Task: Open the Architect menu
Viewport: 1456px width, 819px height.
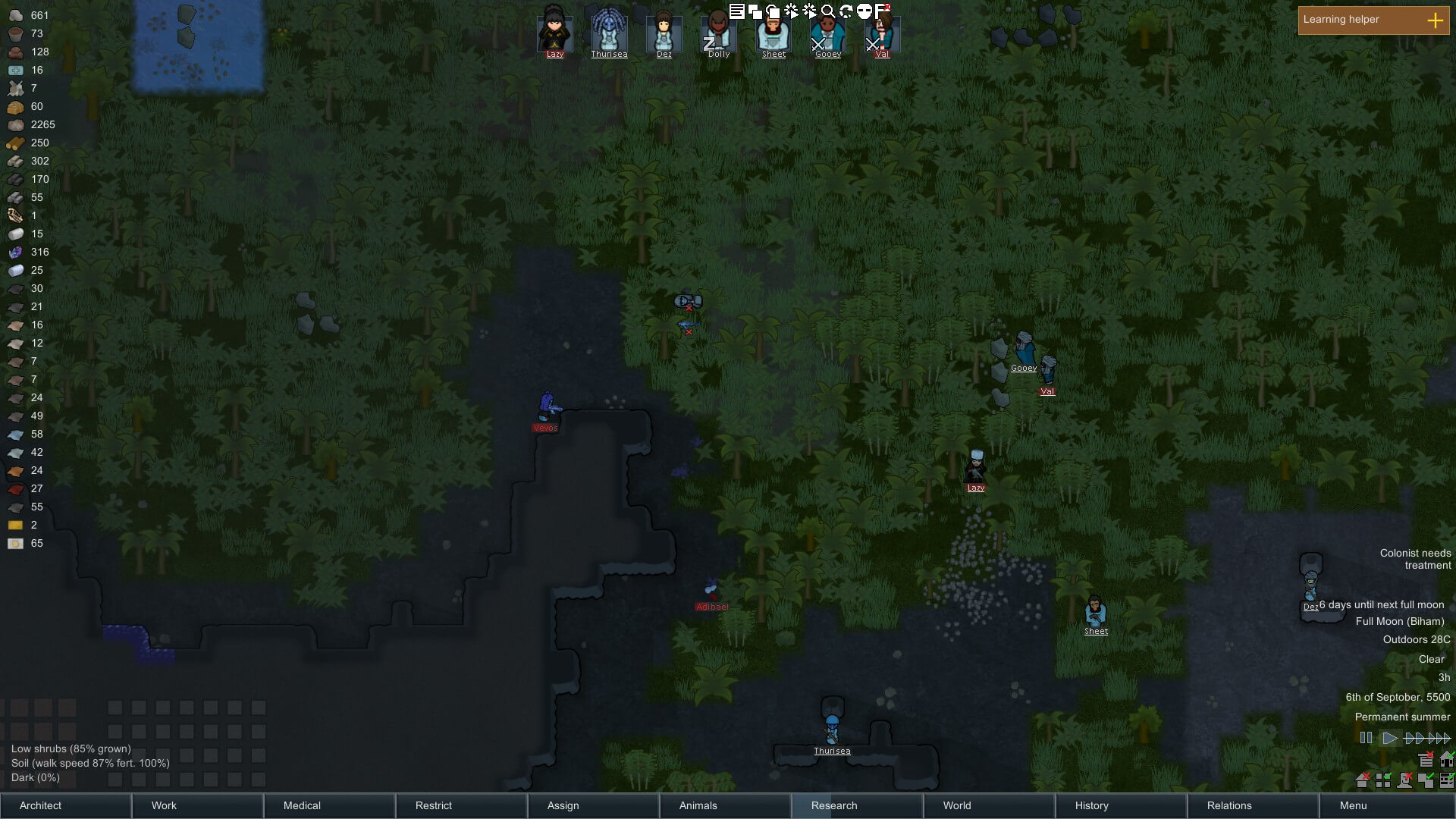Action: [x=66, y=805]
